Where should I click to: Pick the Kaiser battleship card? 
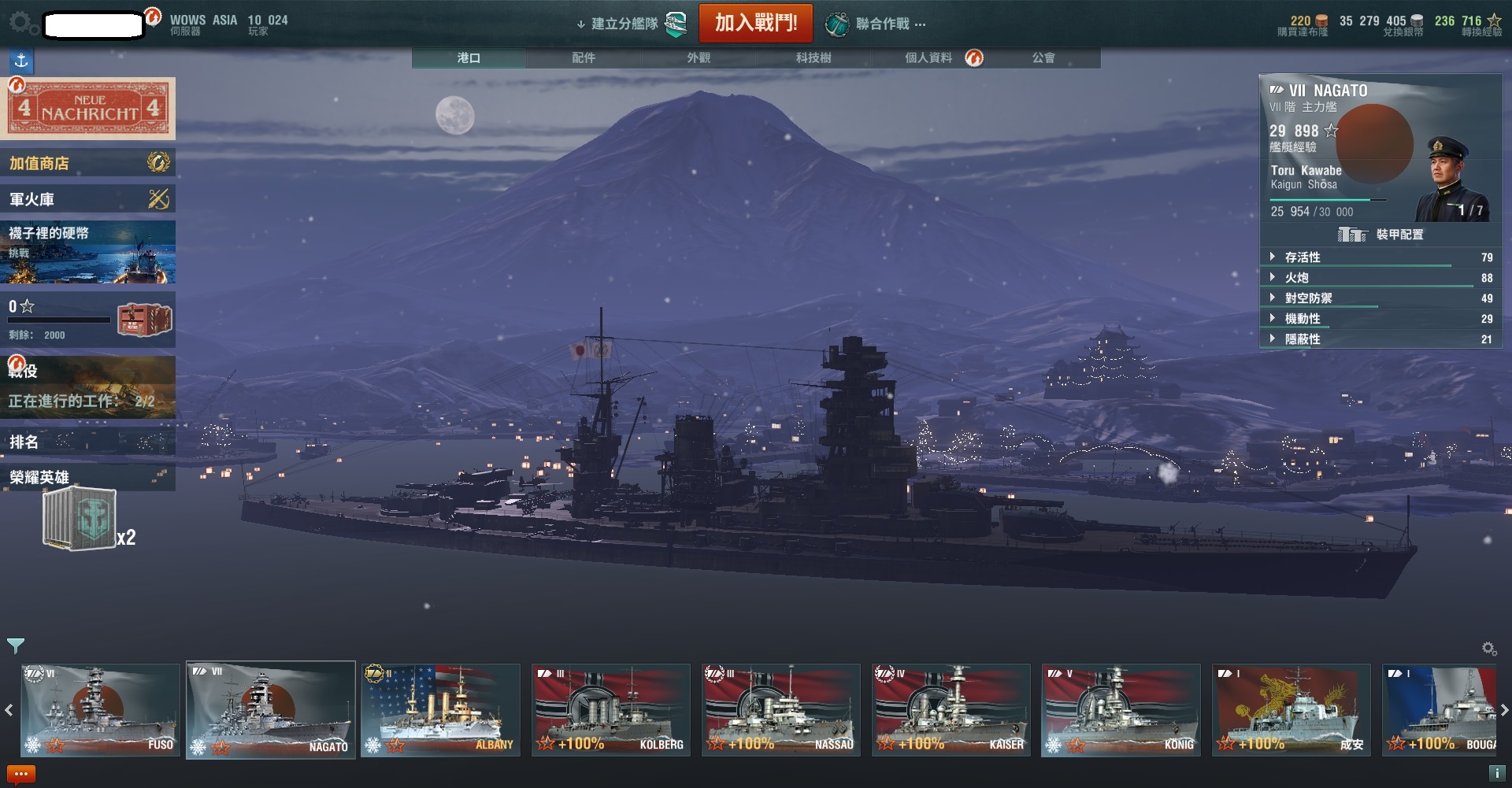951,710
